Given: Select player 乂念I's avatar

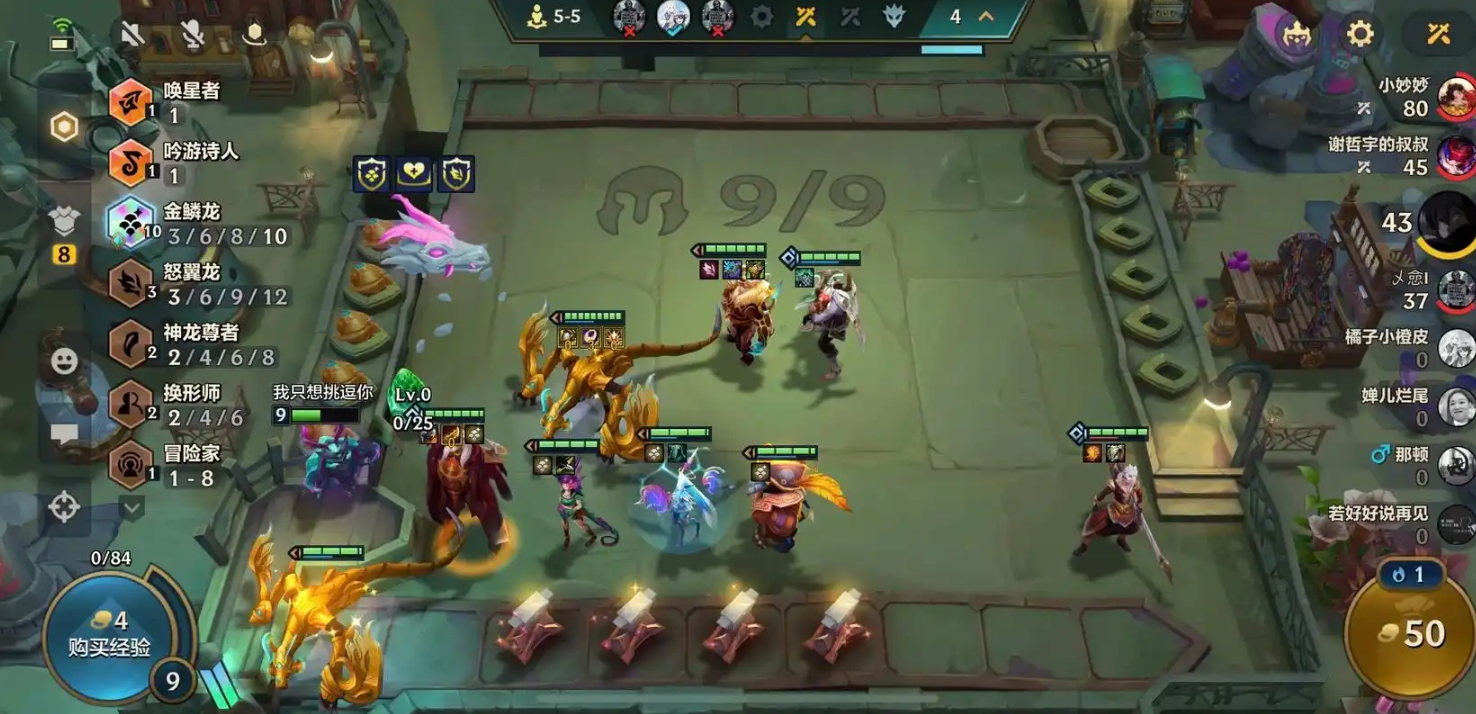Looking at the screenshot, I should click(x=1455, y=291).
